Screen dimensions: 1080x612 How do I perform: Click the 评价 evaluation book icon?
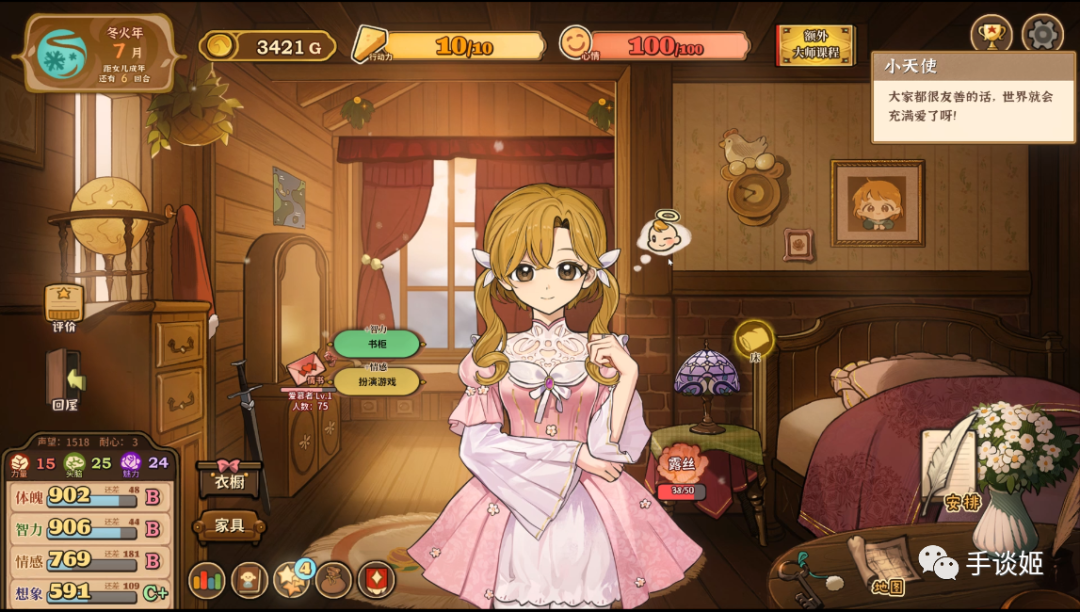pyautogui.click(x=64, y=305)
